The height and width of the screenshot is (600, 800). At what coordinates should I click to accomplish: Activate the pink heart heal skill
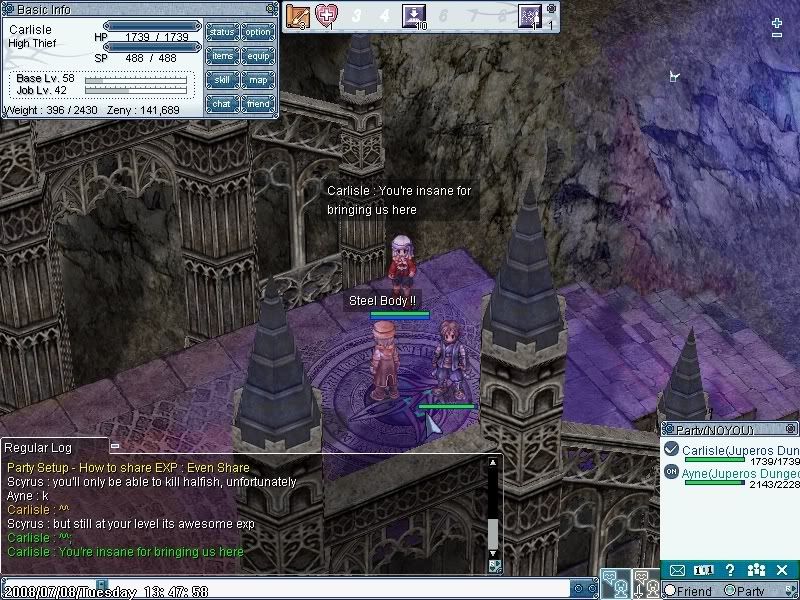[x=327, y=15]
